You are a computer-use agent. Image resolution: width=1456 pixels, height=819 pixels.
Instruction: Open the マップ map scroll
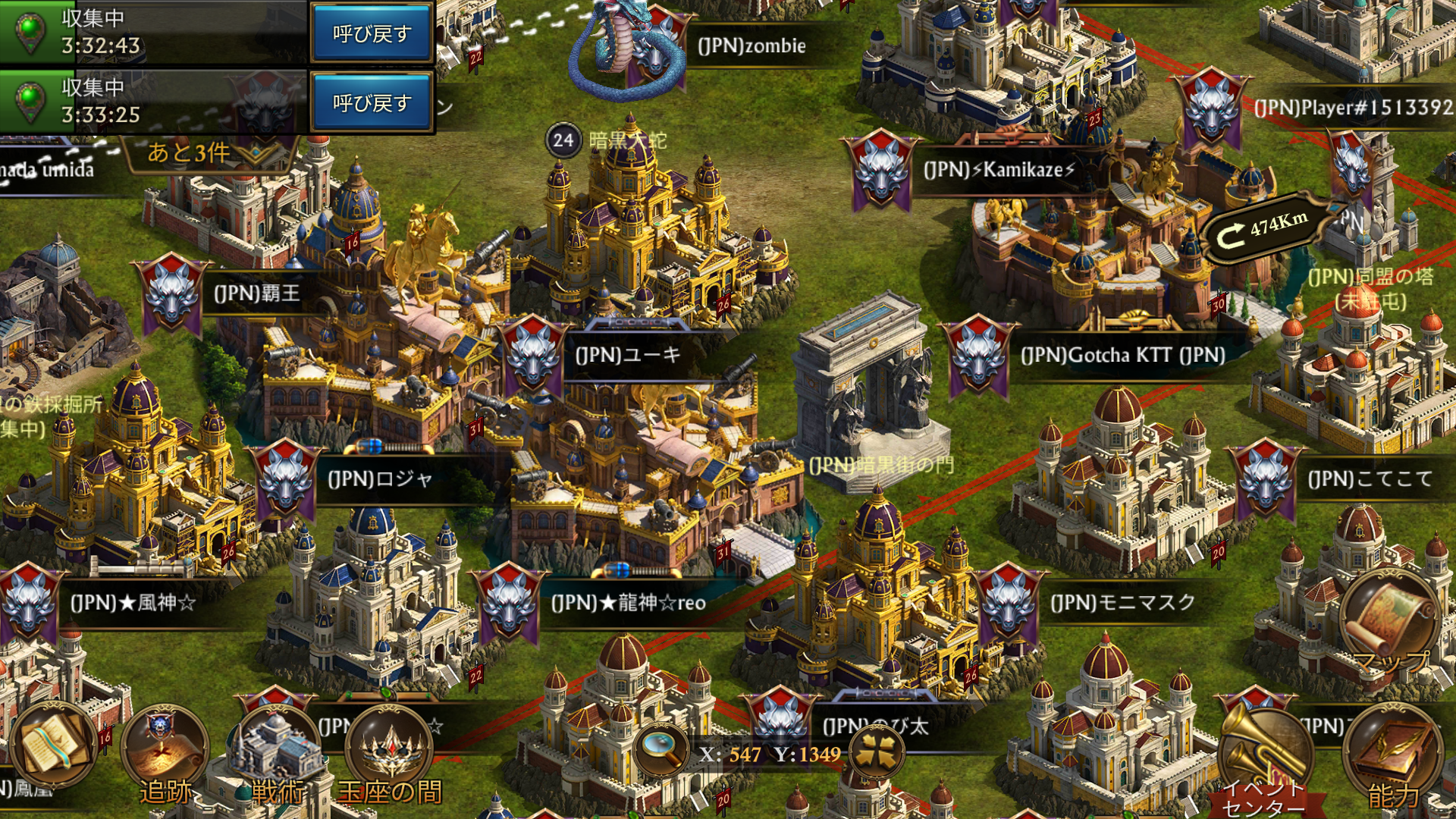1391,618
